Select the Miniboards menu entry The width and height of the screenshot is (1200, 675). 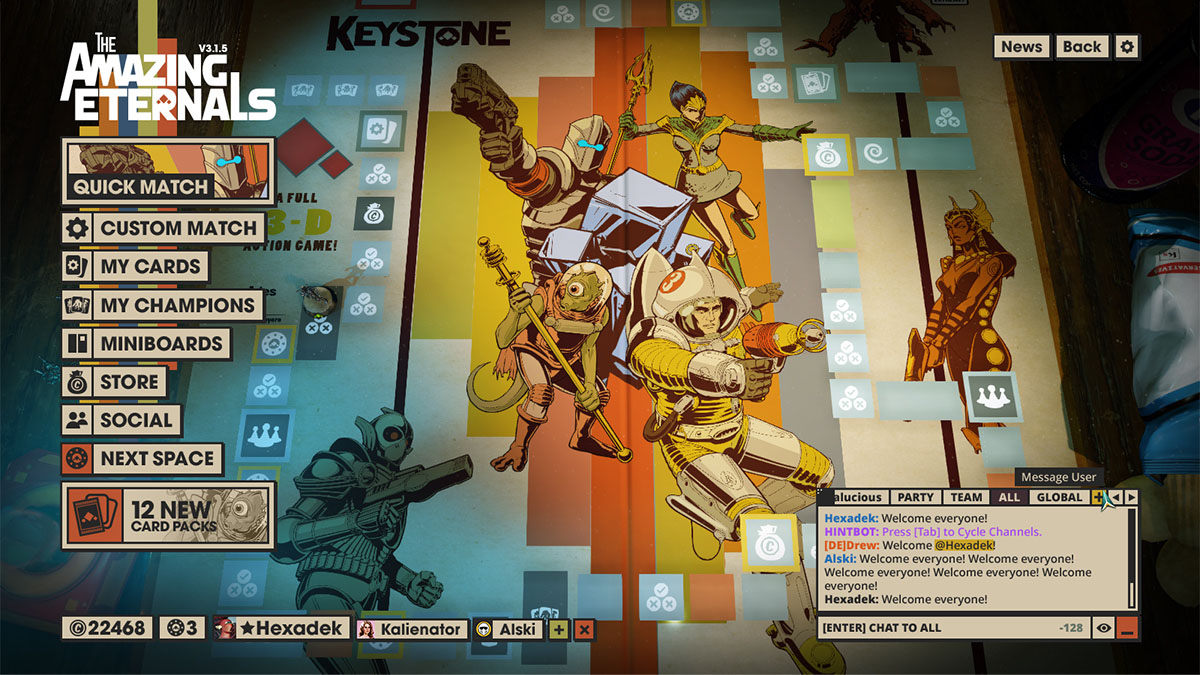[x=146, y=344]
